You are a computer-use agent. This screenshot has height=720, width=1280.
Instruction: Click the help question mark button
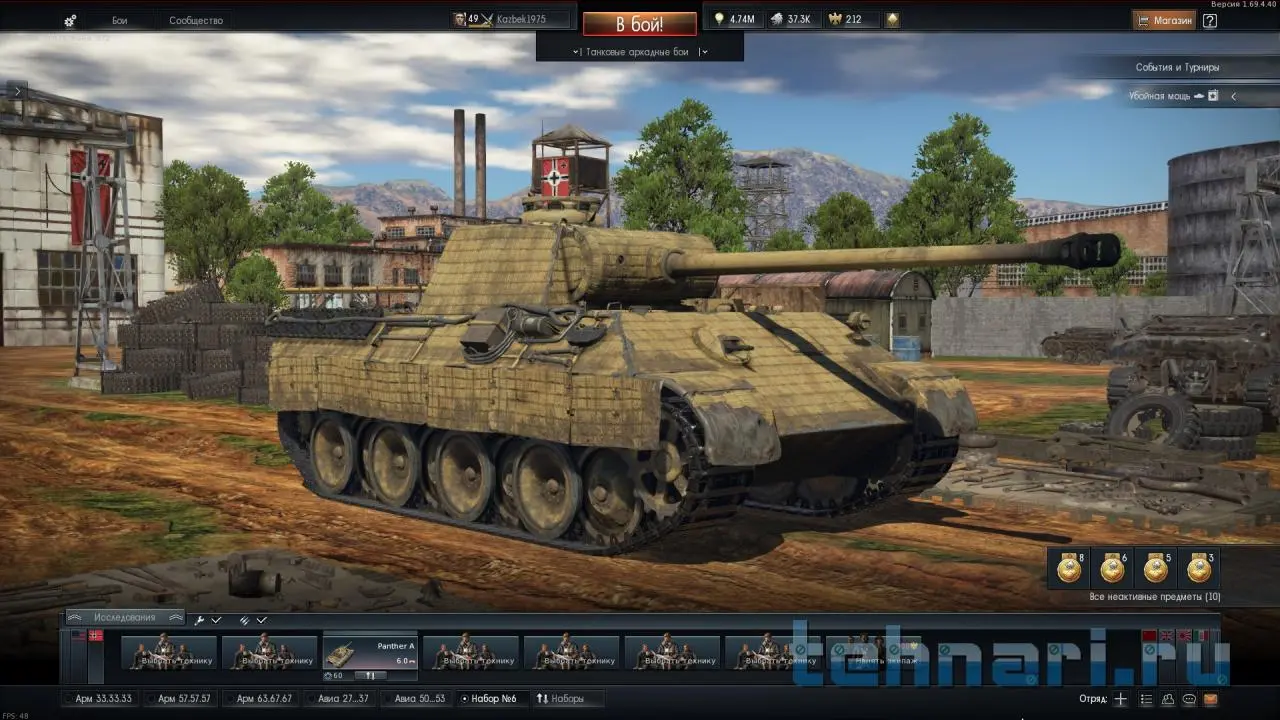pos(1210,20)
